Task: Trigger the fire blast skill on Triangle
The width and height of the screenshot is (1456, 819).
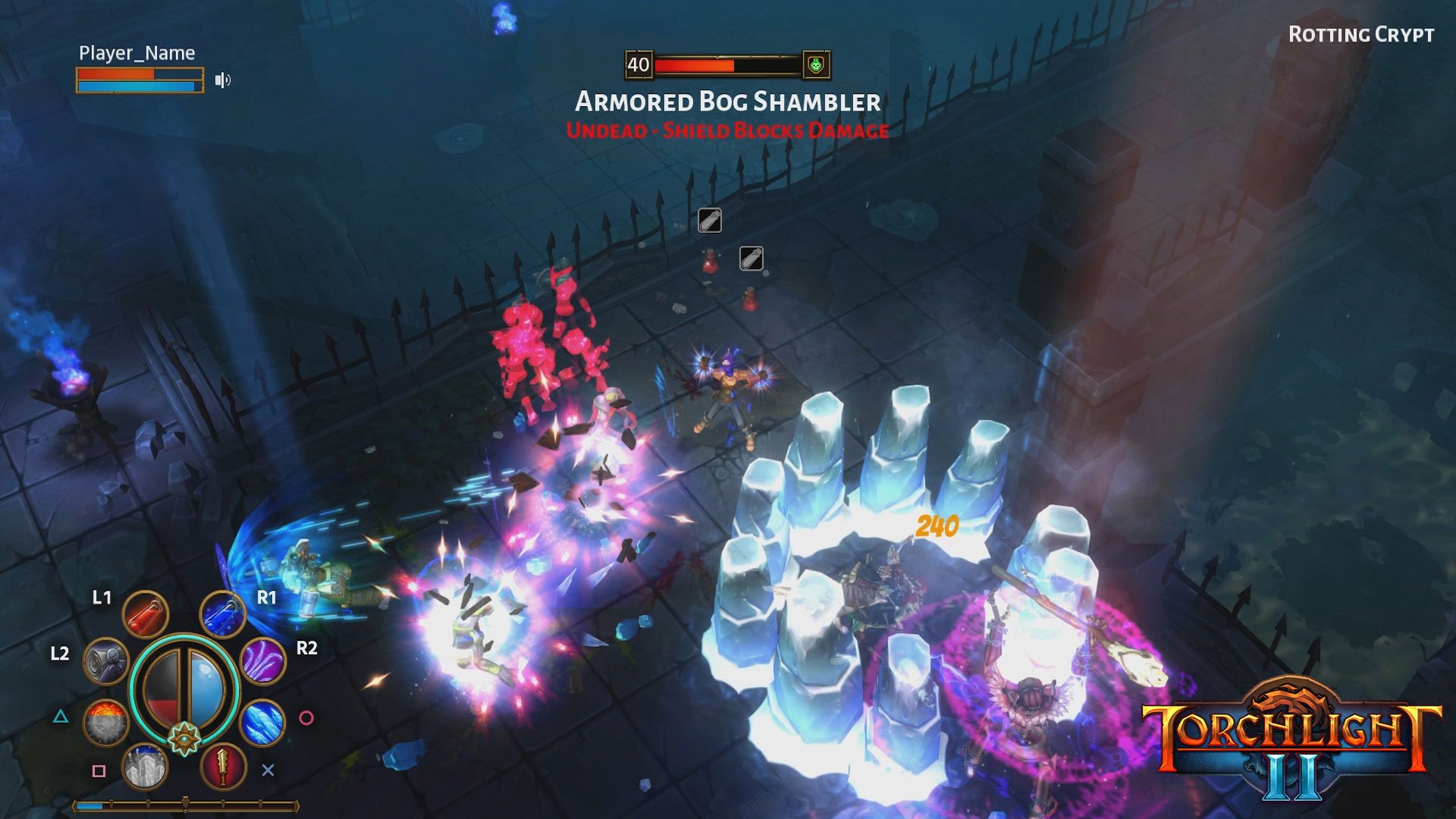Action: (107, 721)
